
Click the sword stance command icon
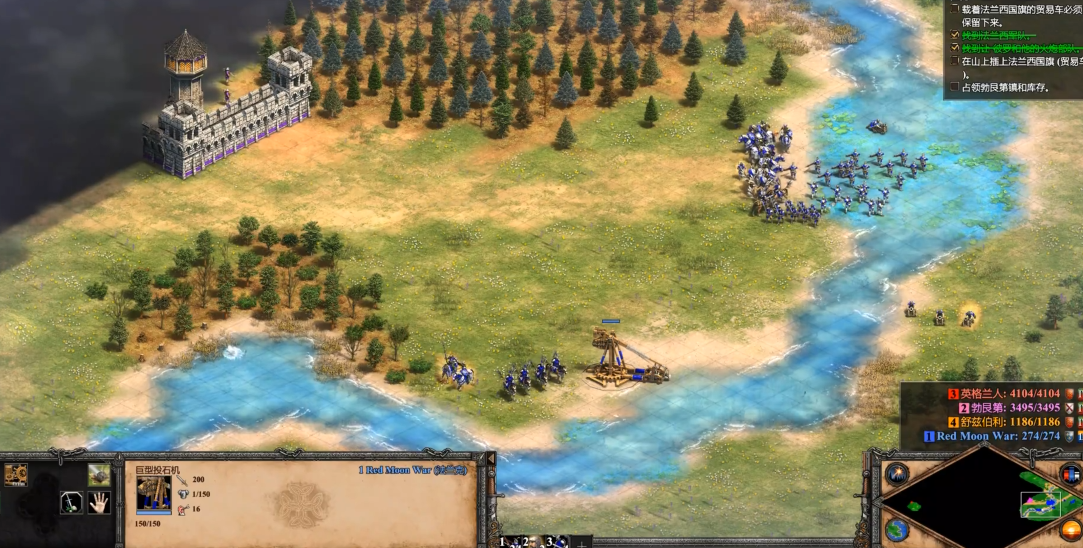tap(71, 502)
